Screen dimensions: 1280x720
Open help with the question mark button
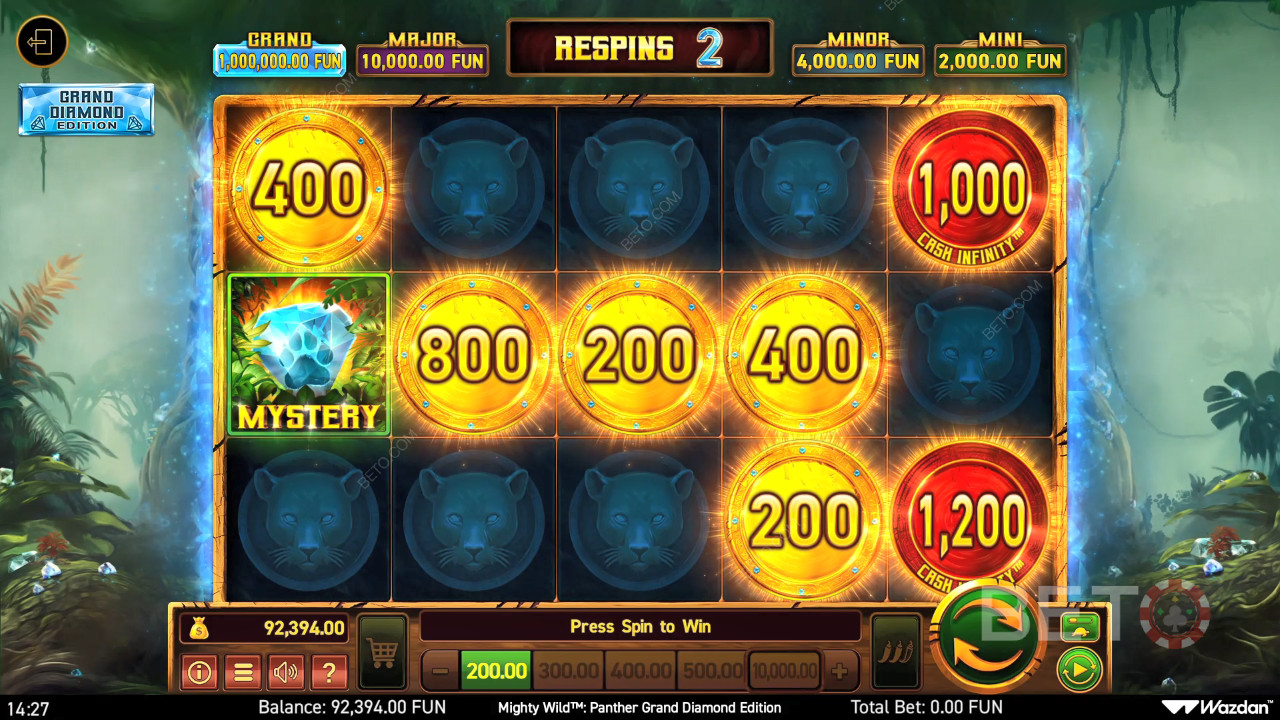[x=329, y=672]
